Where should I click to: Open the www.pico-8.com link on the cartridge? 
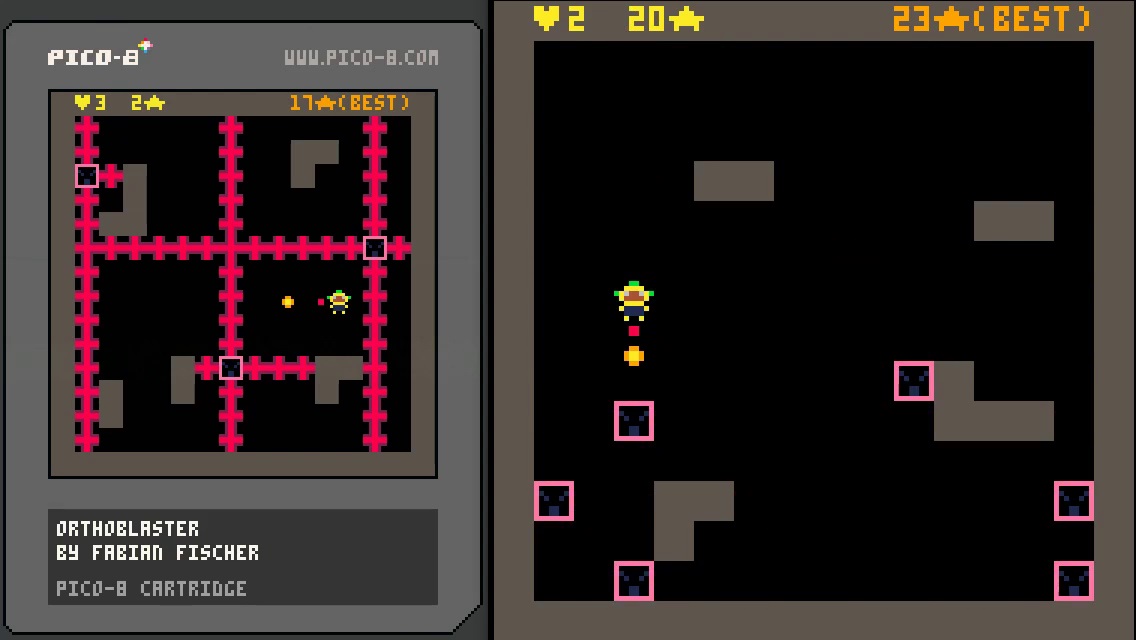pyautogui.click(x=361, y=58)
